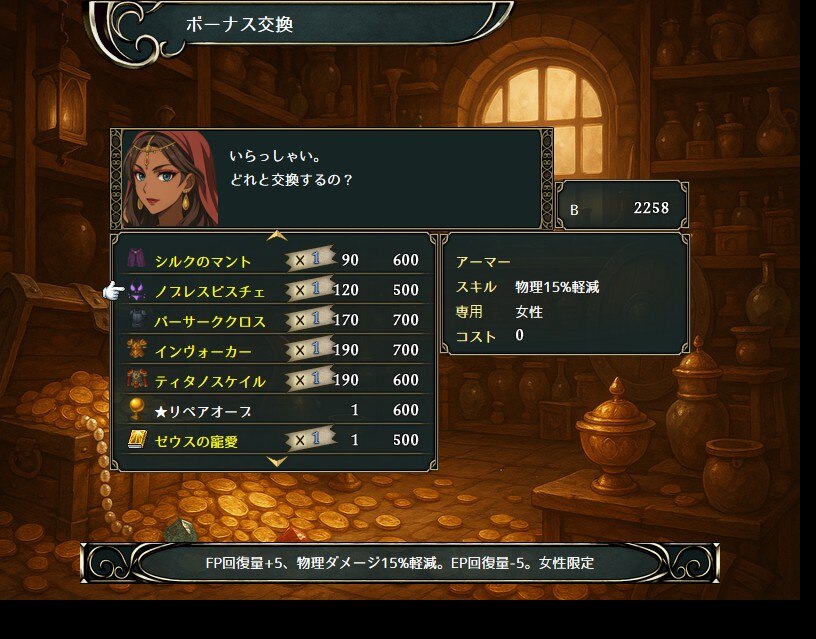Image resolution: width=816 pixels, height=639 pixels.
Task: Click the down arrow below the item list
Action: pyautogui.click(x=277, y=462)
